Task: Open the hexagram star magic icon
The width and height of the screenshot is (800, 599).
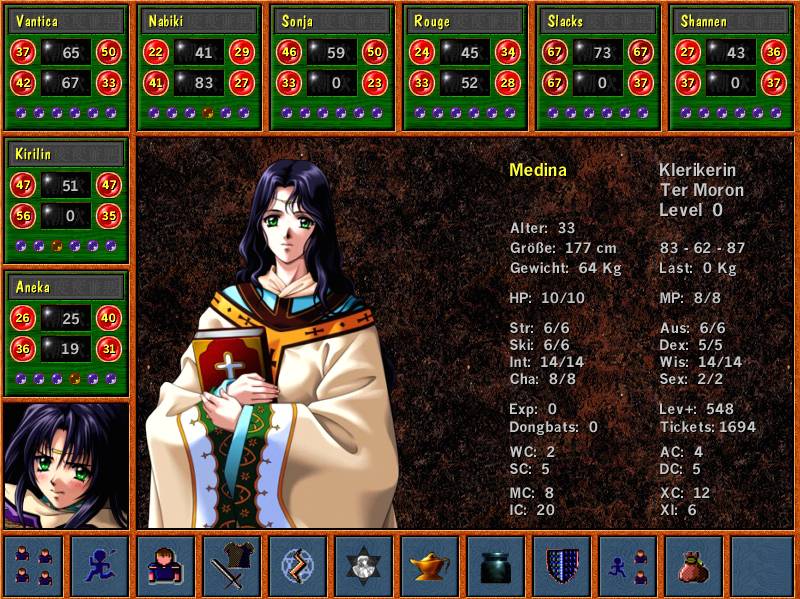Action: [x=364, y=565]
